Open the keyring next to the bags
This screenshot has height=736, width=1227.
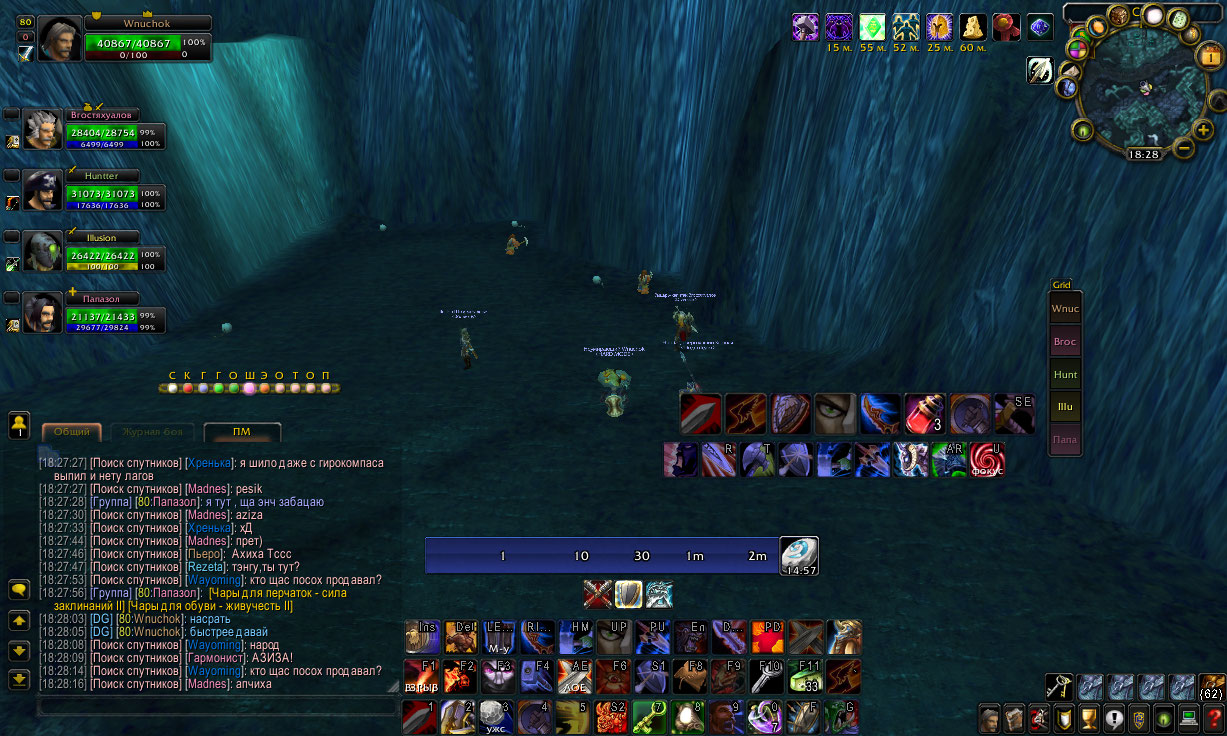1059,686
